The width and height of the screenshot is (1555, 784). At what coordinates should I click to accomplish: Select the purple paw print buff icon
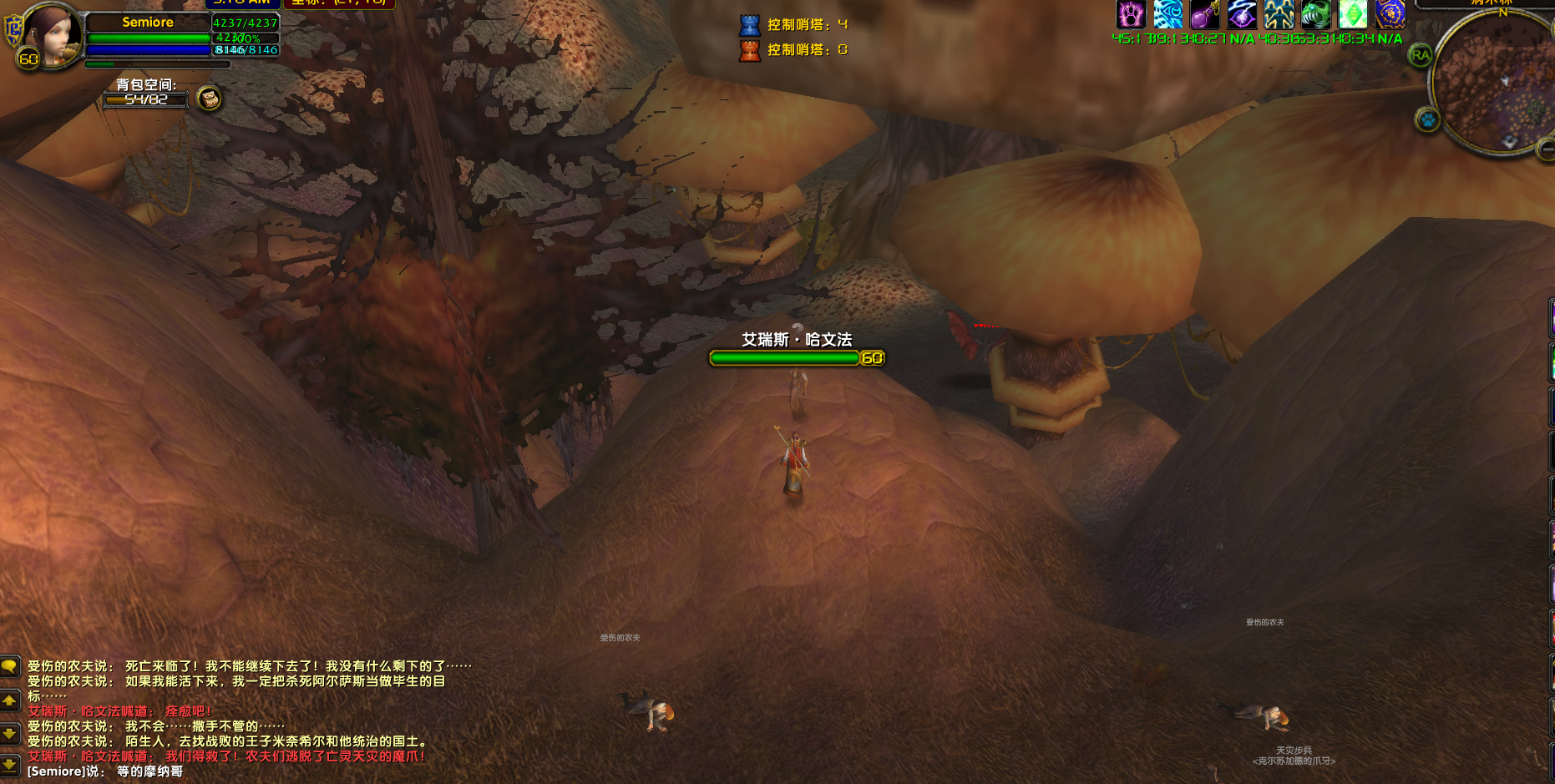[1131, 14]
